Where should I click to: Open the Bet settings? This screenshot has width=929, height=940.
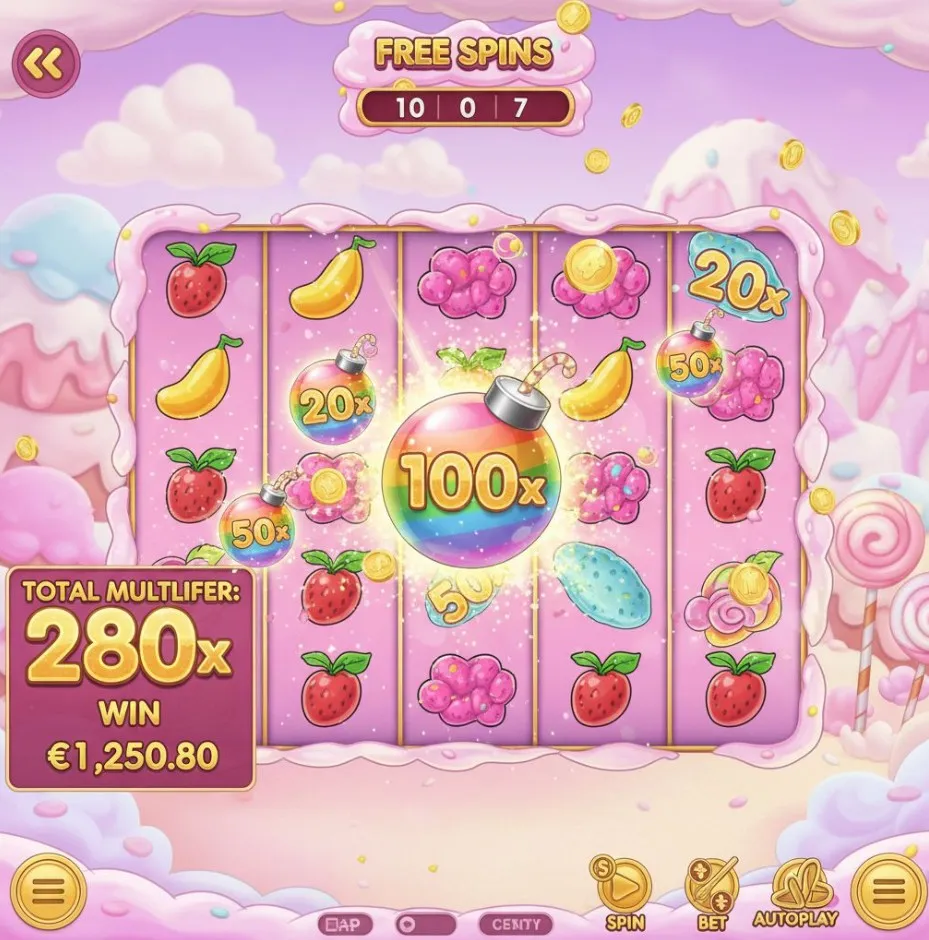click(x=711, y=885)
